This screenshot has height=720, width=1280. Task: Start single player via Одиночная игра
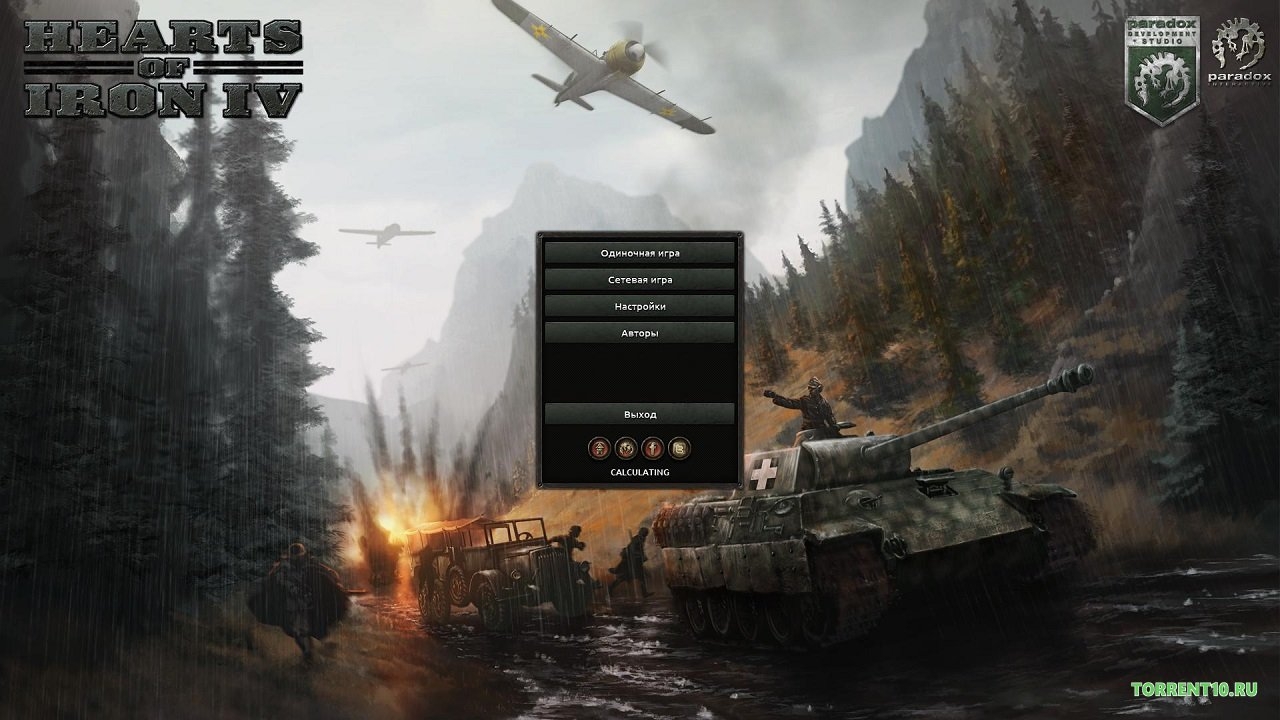tap(640, 253)
